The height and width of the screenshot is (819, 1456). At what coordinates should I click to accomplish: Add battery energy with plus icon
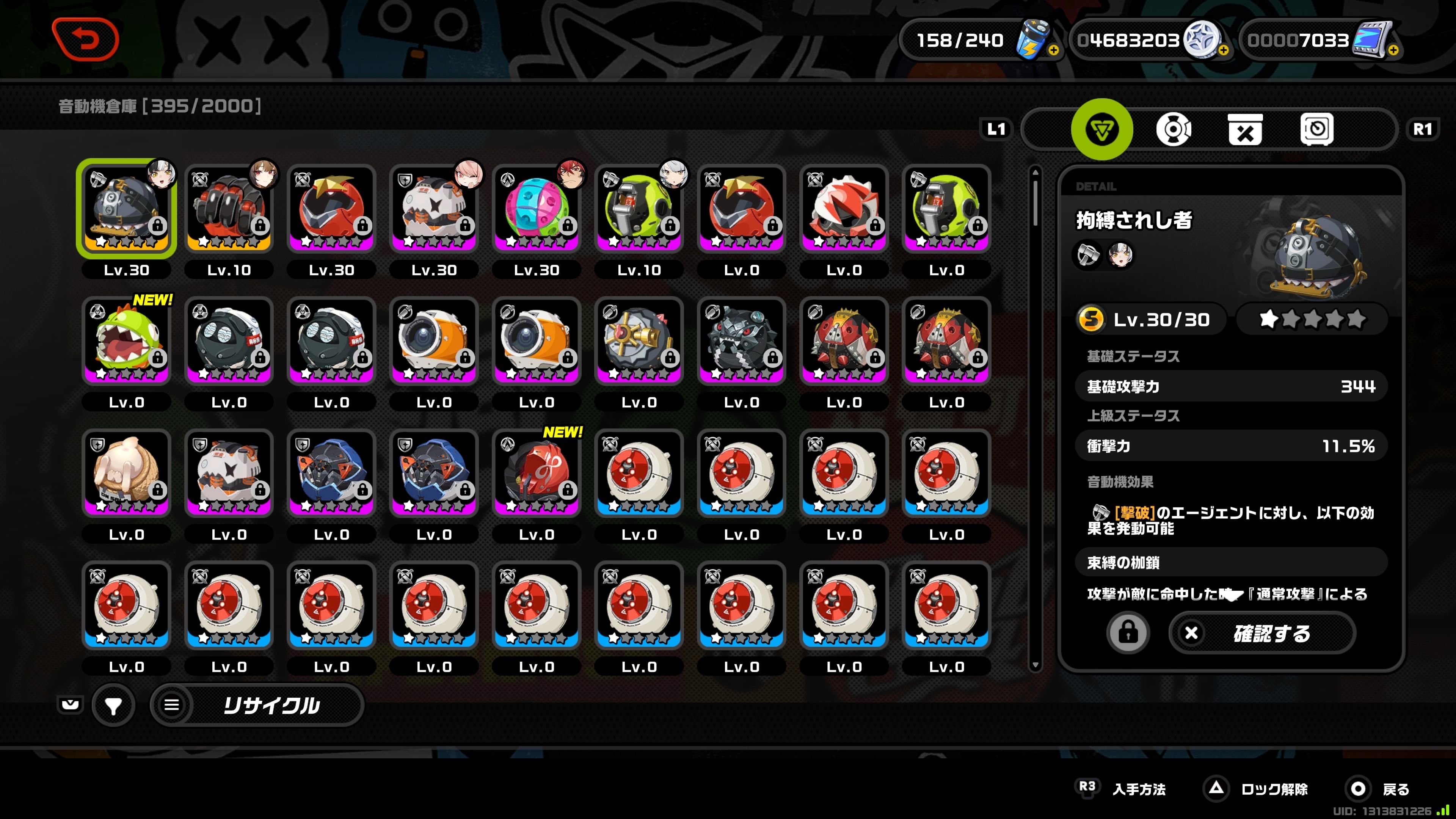tap(1054, 50)
